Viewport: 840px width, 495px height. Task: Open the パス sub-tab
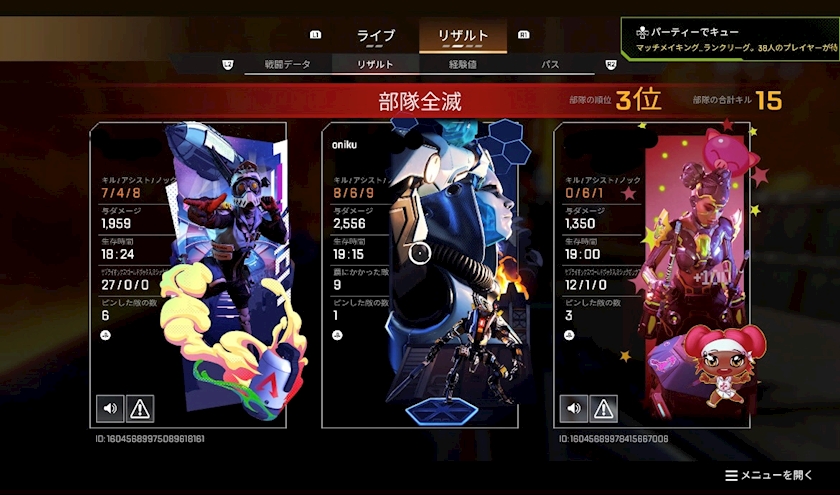(x=550, y=65)
